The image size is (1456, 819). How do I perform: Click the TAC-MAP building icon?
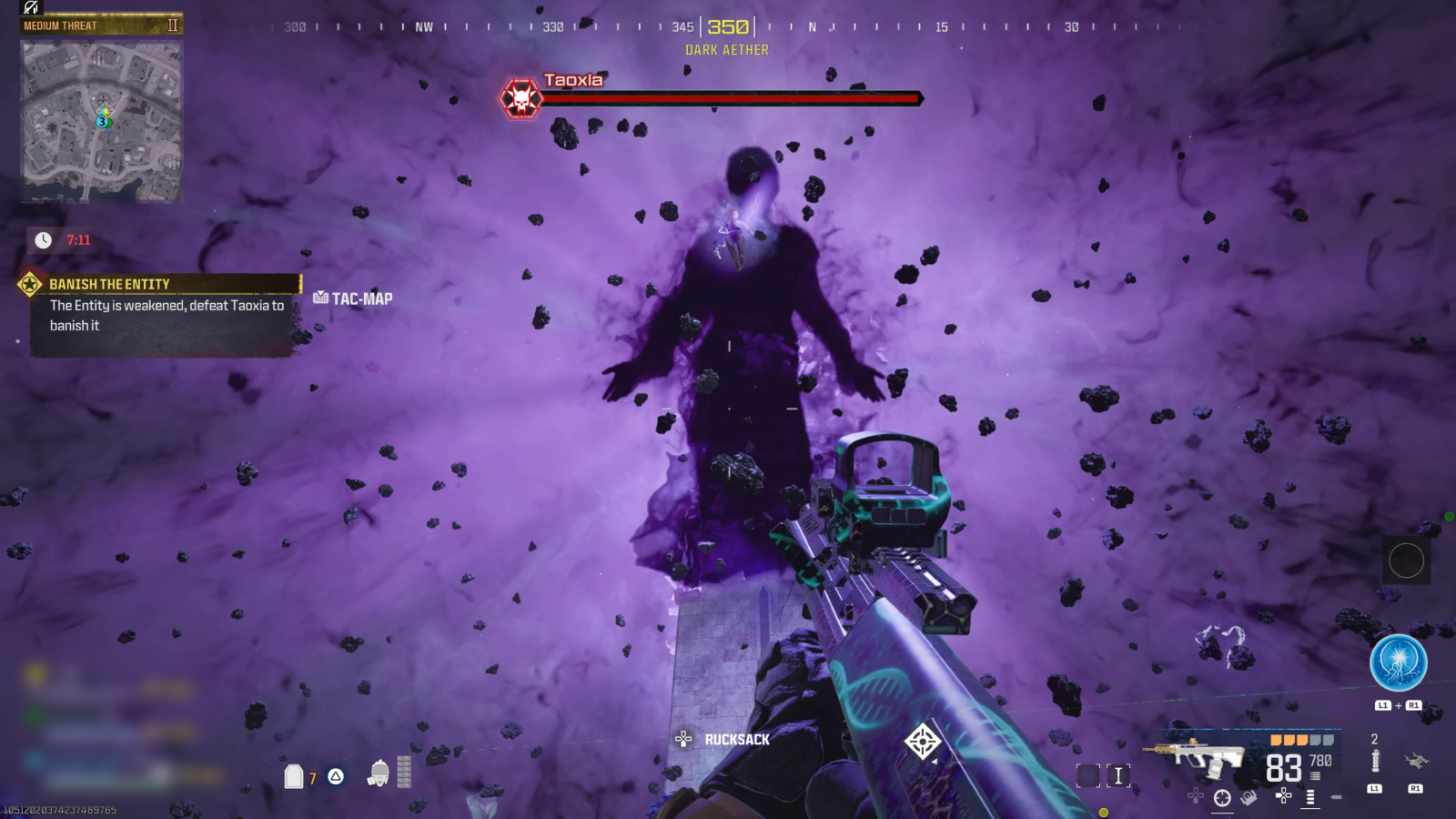(x=318, y=298)
